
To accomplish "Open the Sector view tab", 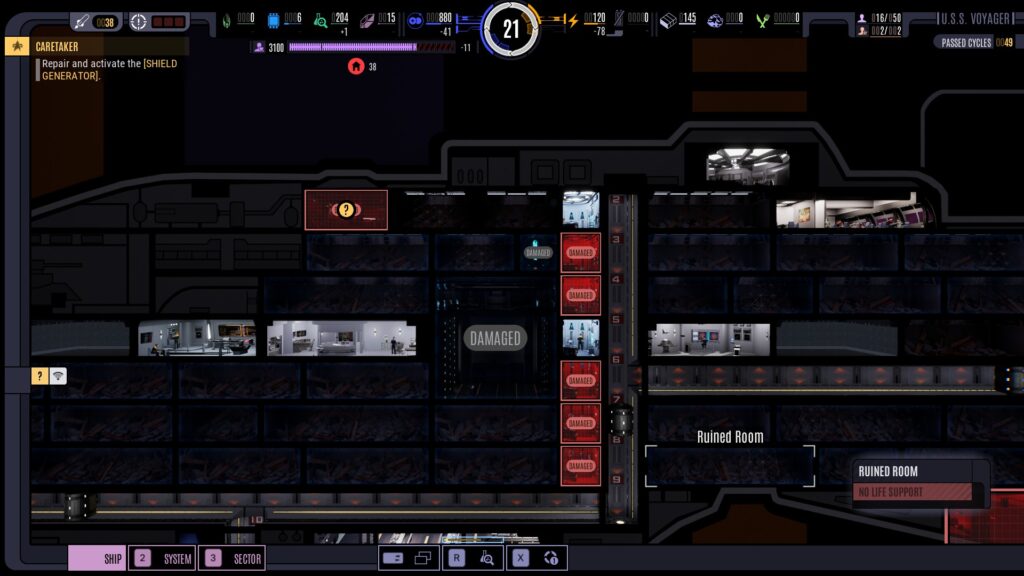I will pyautogui.click(x=233, y=559).
